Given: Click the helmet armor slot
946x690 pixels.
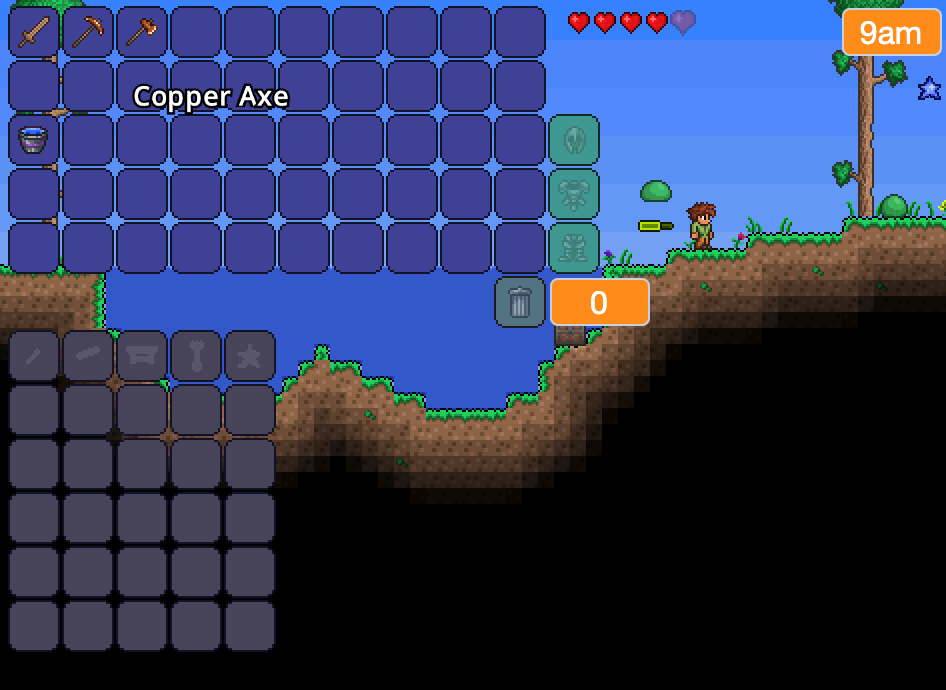Looking at the screenshot, I should (574, 140).
